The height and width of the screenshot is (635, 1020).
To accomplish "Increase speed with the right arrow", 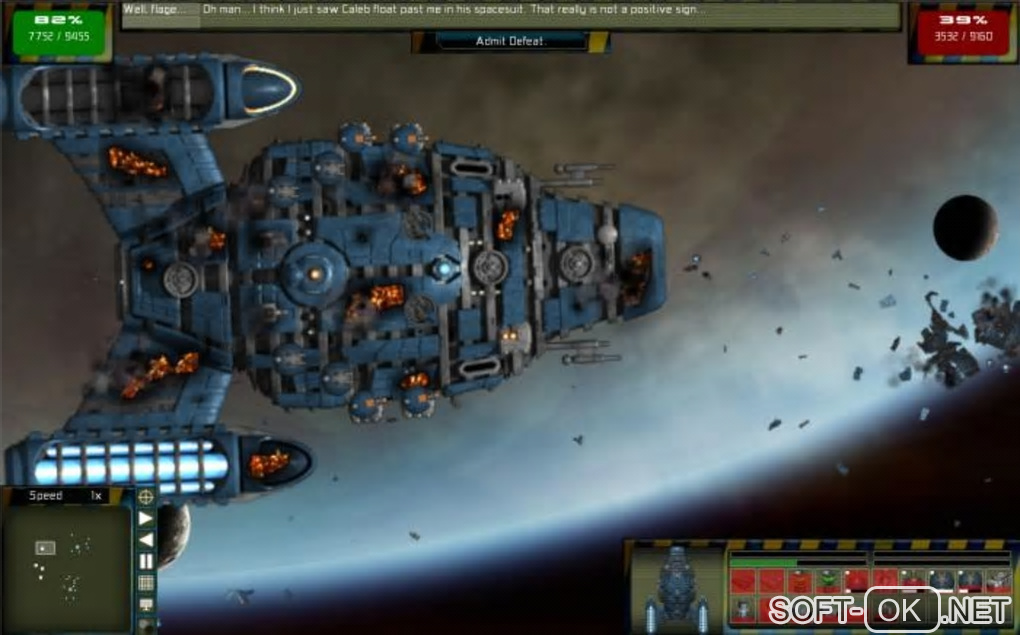I will 146,518.
